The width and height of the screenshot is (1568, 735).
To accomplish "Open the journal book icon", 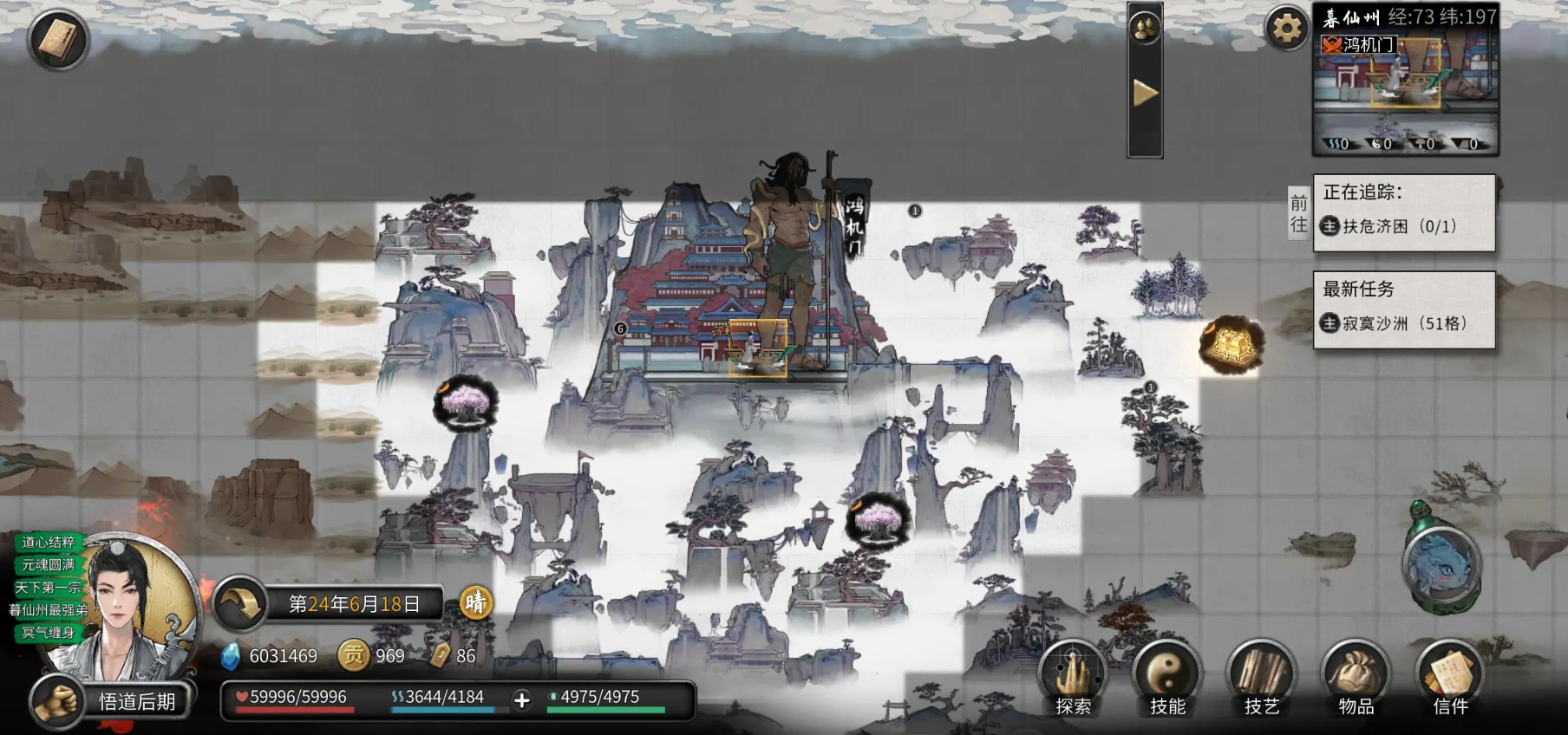I will [x=57, y=39].
